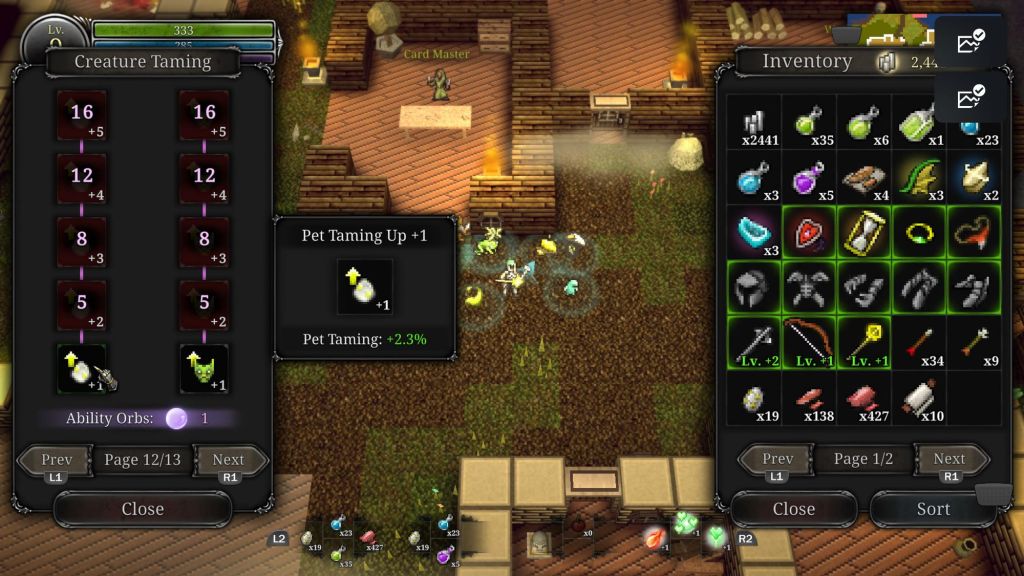Select the helmet armor slot
Viewport: 1024px width, 576px height.
(754, 287)
